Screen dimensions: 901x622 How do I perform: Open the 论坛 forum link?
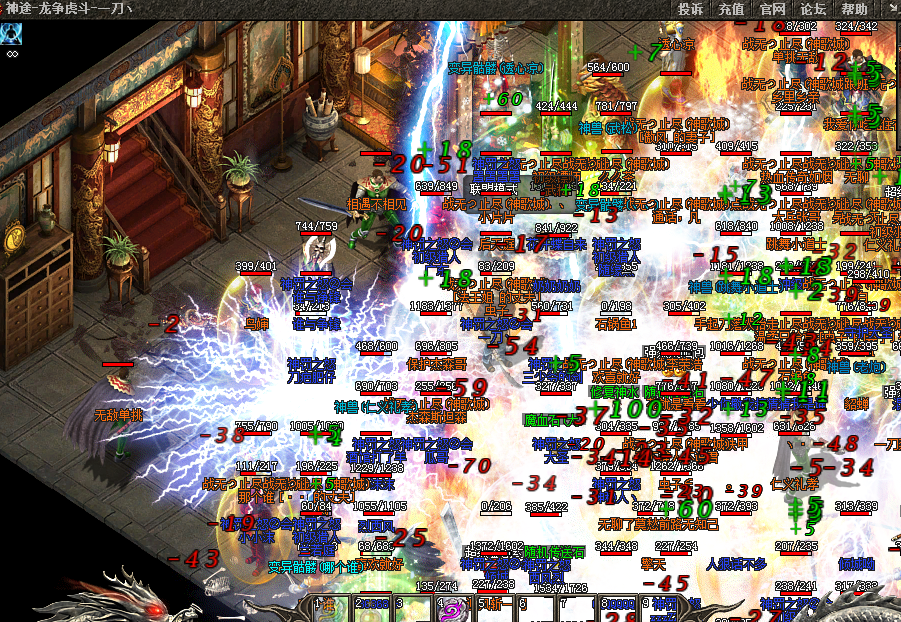[813, 9]
